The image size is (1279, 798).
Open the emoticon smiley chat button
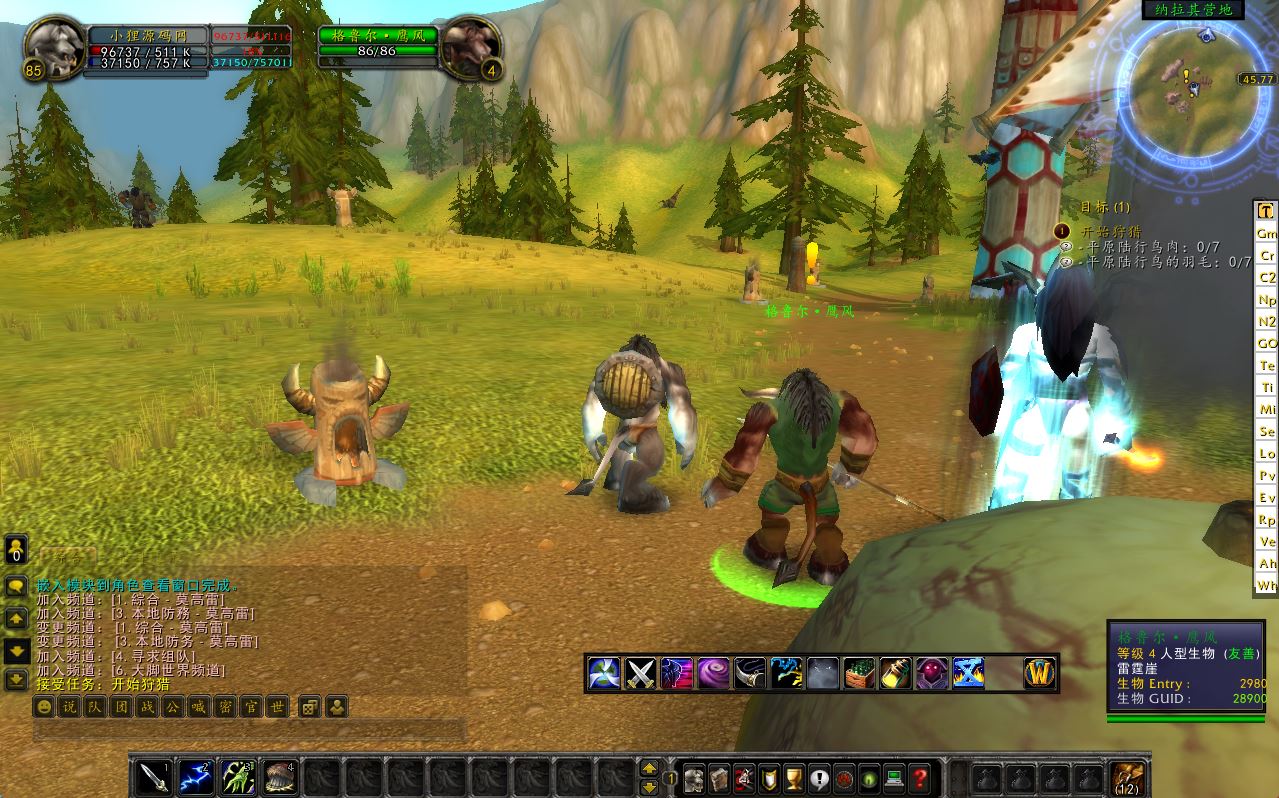click(x=44, y=707)
